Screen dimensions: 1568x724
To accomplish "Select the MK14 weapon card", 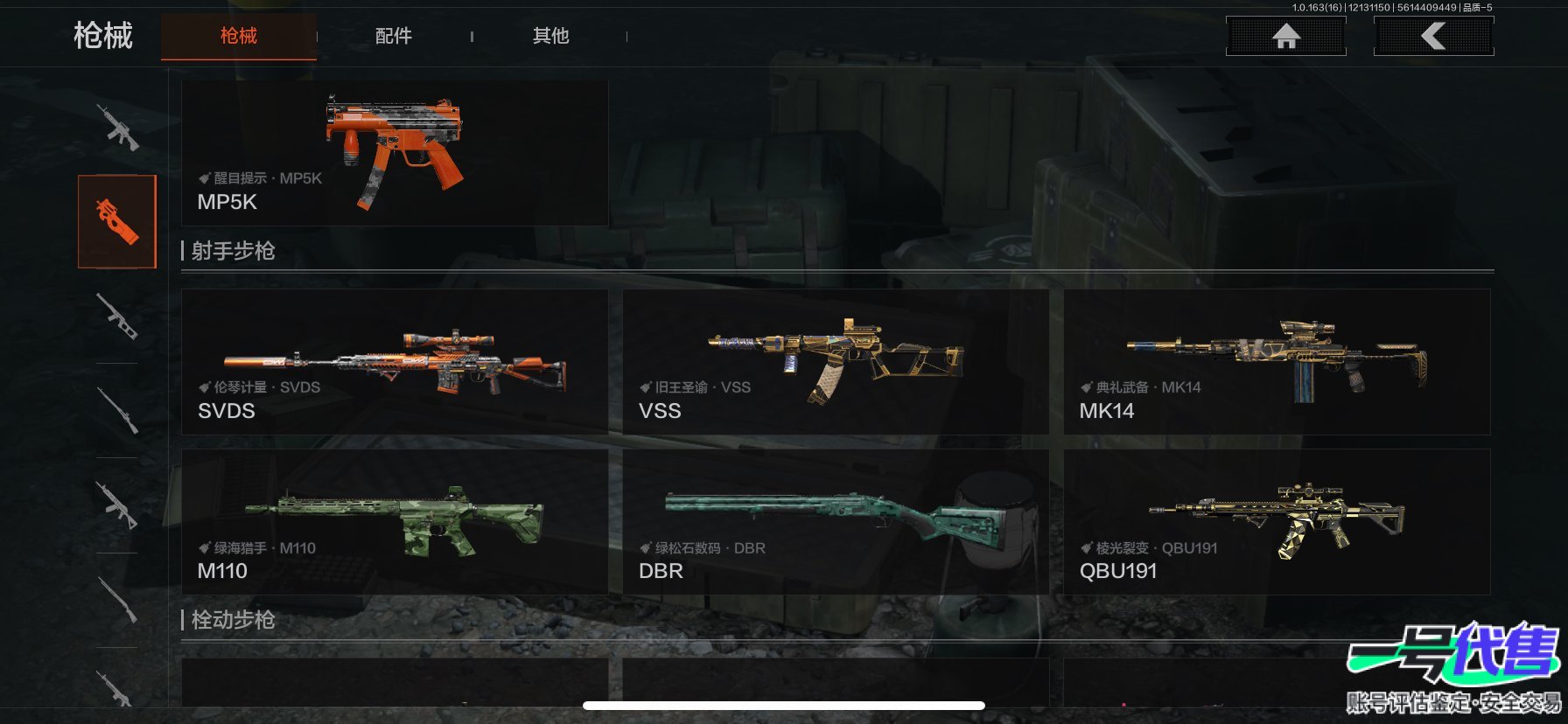I will tap(1276, 362).
